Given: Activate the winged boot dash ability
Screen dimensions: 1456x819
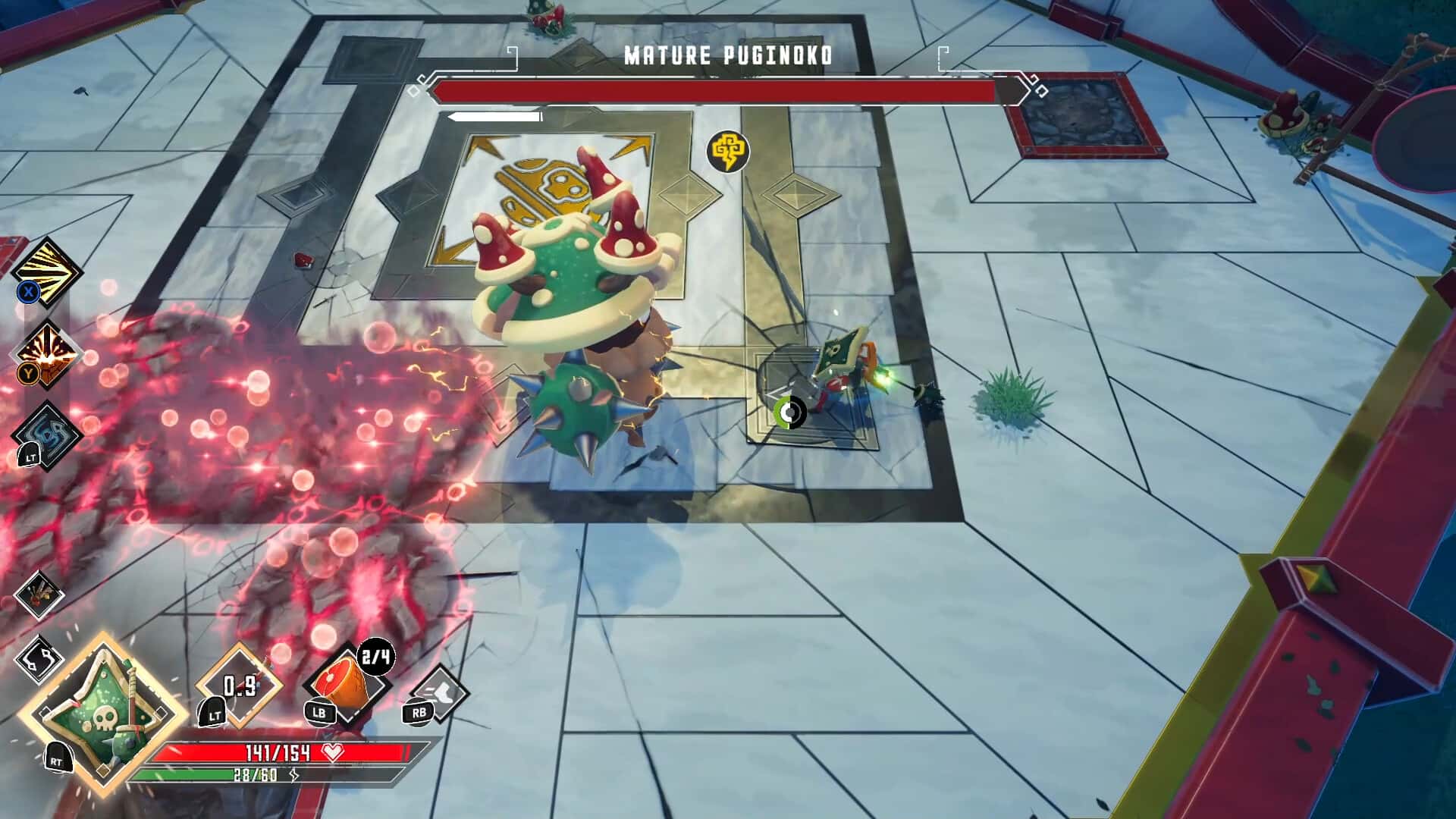Looking at the screenshot, I should 440,692.
